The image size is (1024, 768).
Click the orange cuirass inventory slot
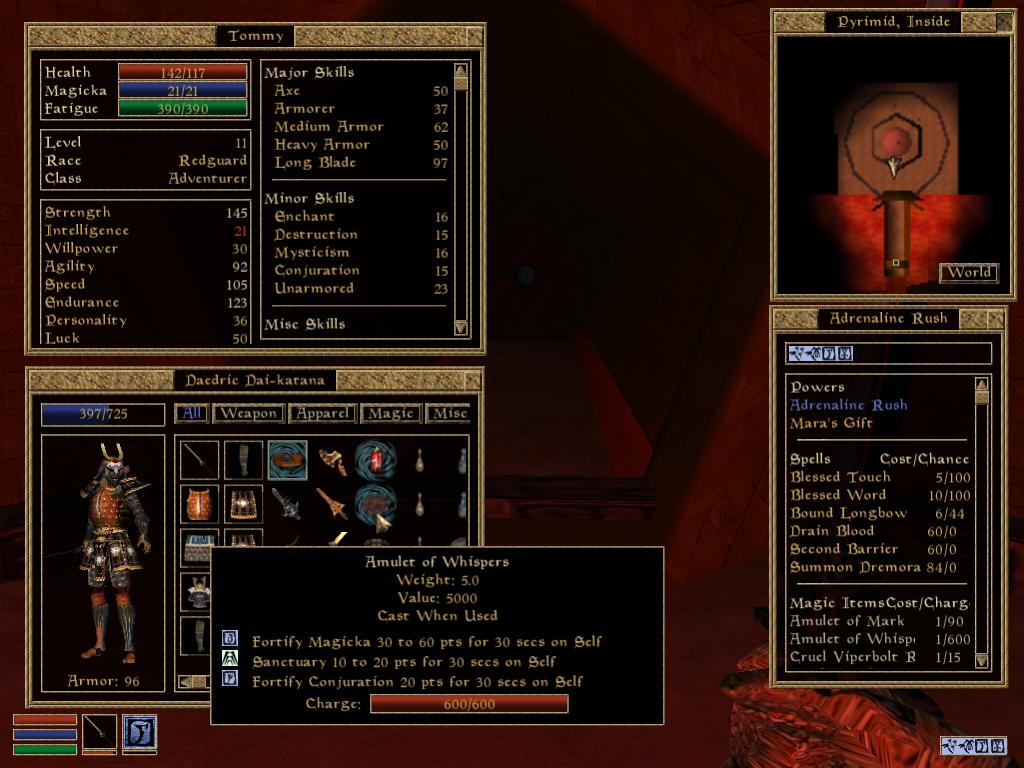pyautogui.click(x=199, y=504)
